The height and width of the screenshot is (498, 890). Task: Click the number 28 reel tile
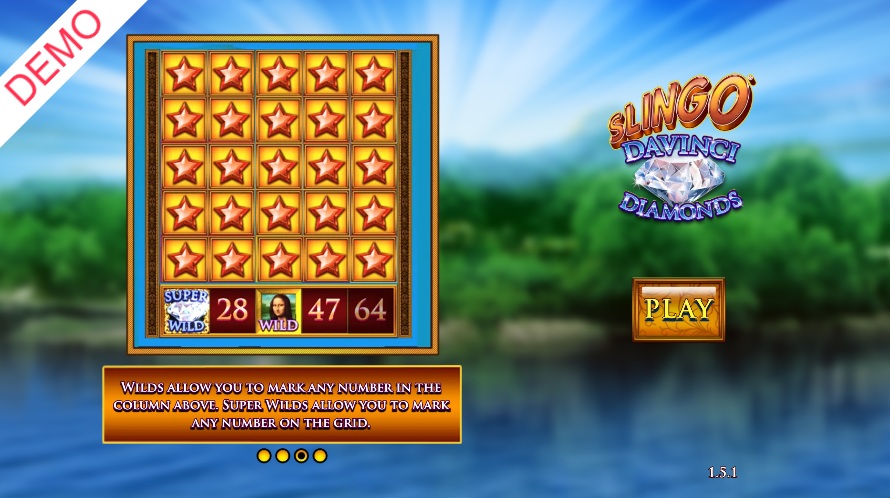point(232,310)
